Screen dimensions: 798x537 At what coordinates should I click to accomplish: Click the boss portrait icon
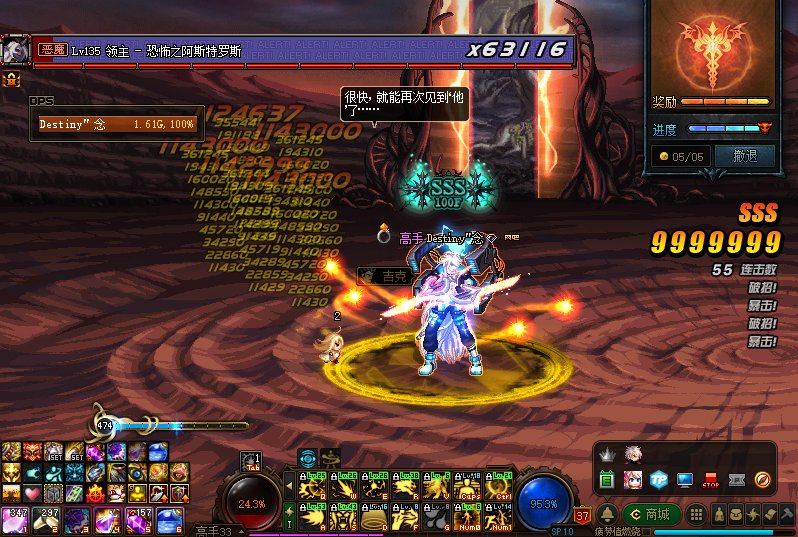pyautogui.click(x=15, y=49)
